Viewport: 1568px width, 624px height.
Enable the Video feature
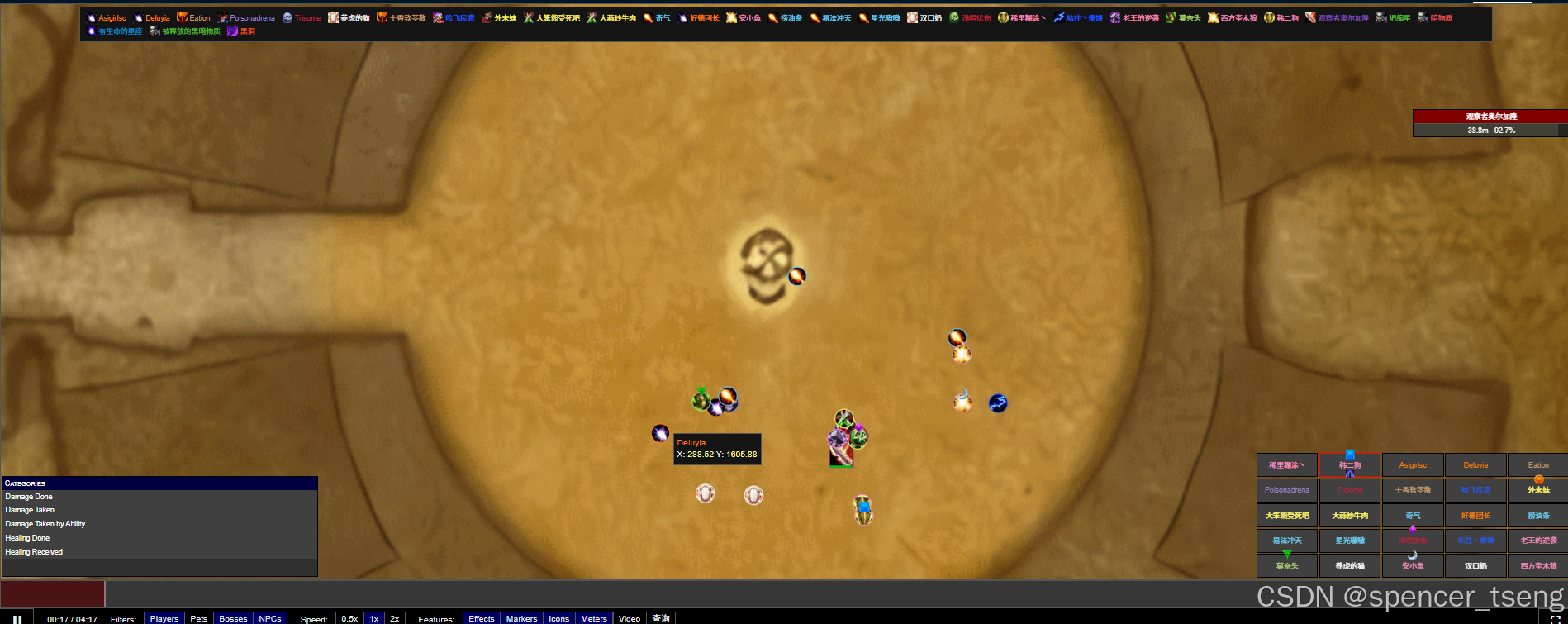click(630, 618)
